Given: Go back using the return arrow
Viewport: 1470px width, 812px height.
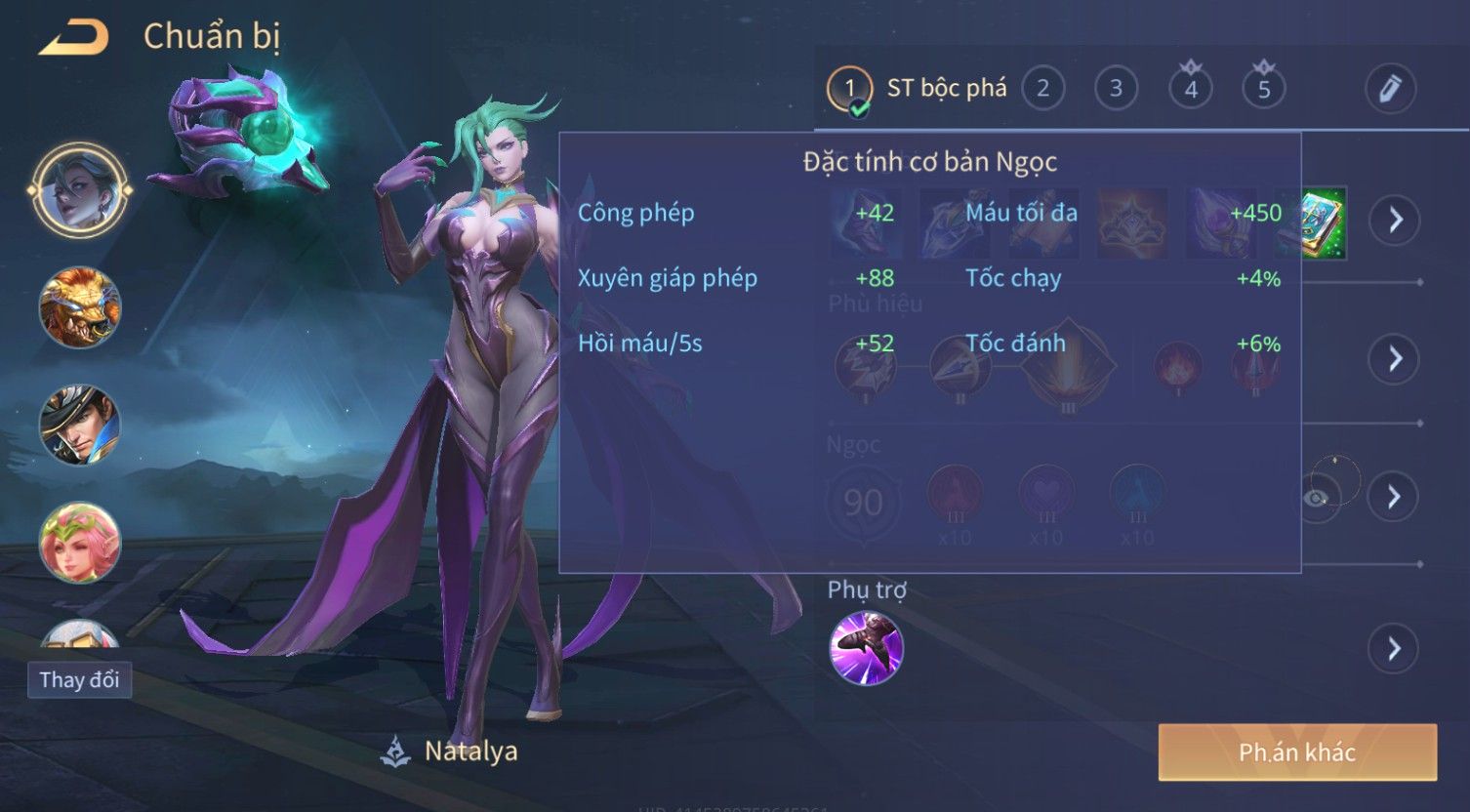Looking at the screenshot, I should click(74, 39).
